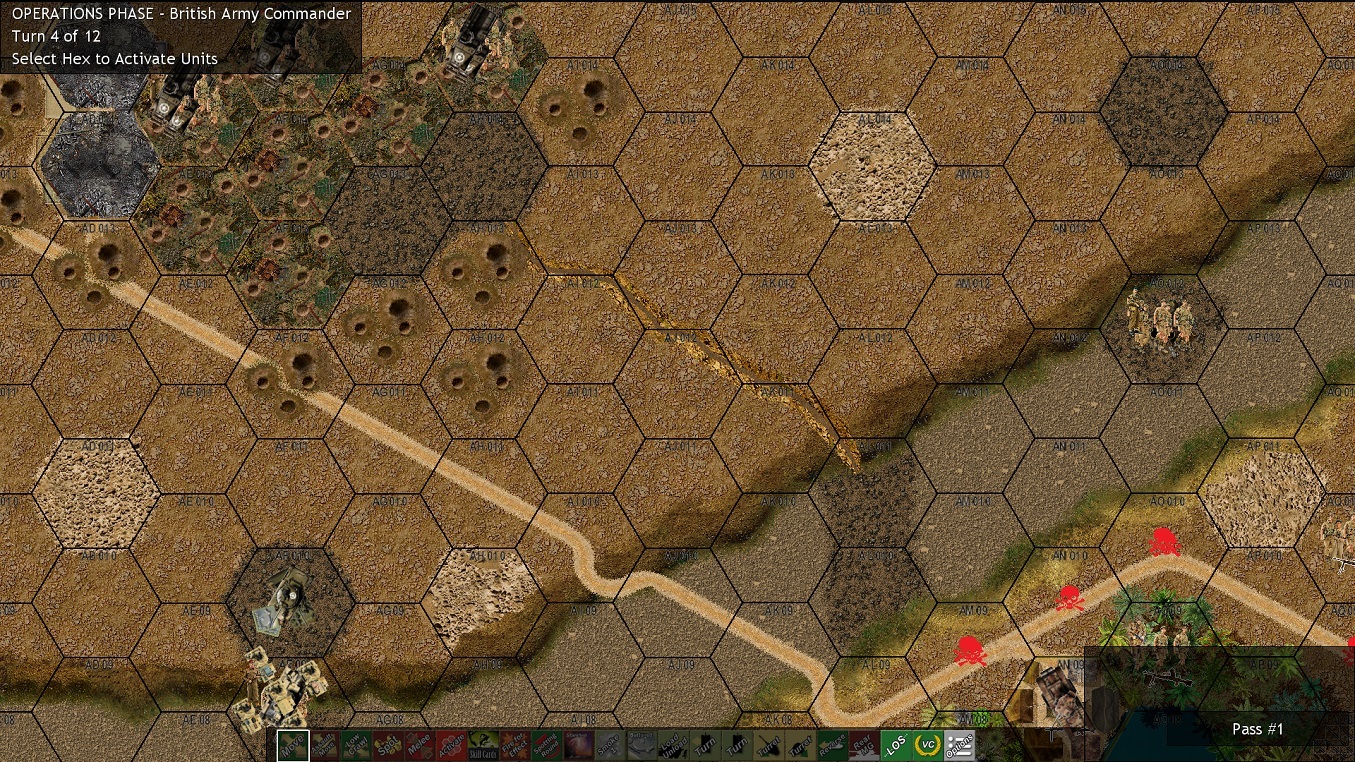
Task: Click the Pass #1 label
Action: pyautogui.click(x=1257, y=729)
